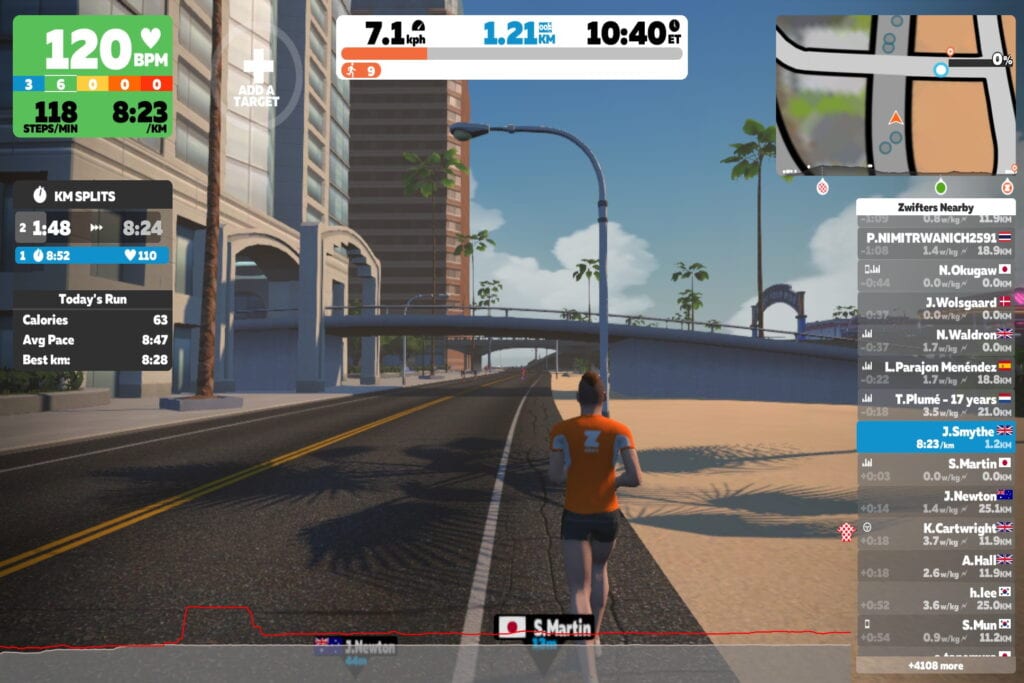Screen dimensions: 1024x683
Task: Pick h.lee in the nearby list
Action: point(935,598)
